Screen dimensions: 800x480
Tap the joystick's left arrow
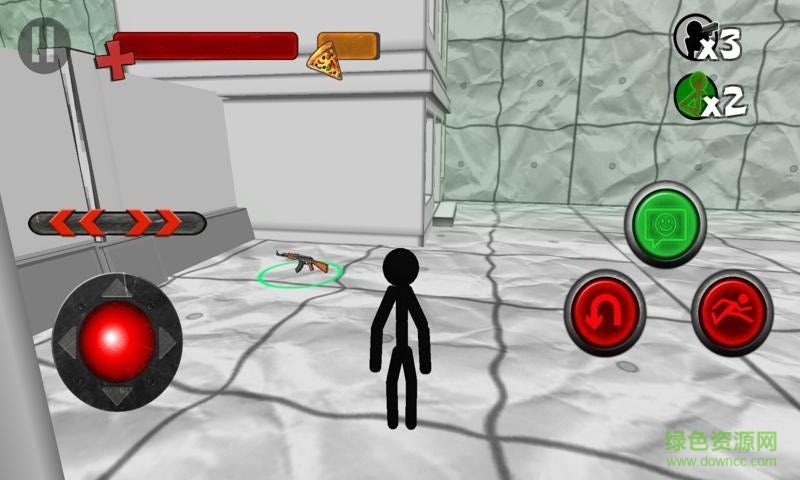point(66,341)
